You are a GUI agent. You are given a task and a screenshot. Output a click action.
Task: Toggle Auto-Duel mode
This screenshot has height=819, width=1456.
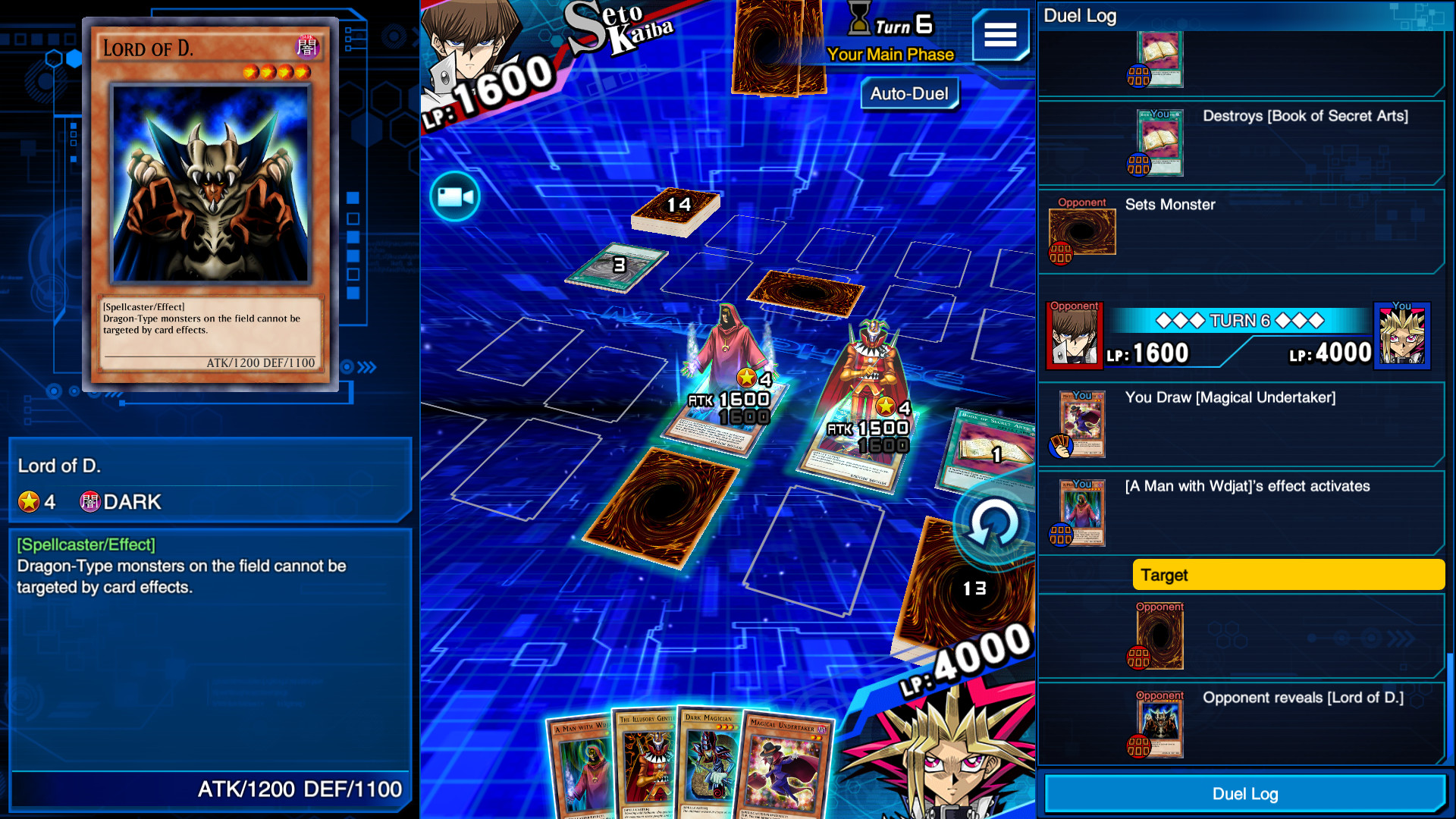(x=908, y=93)
